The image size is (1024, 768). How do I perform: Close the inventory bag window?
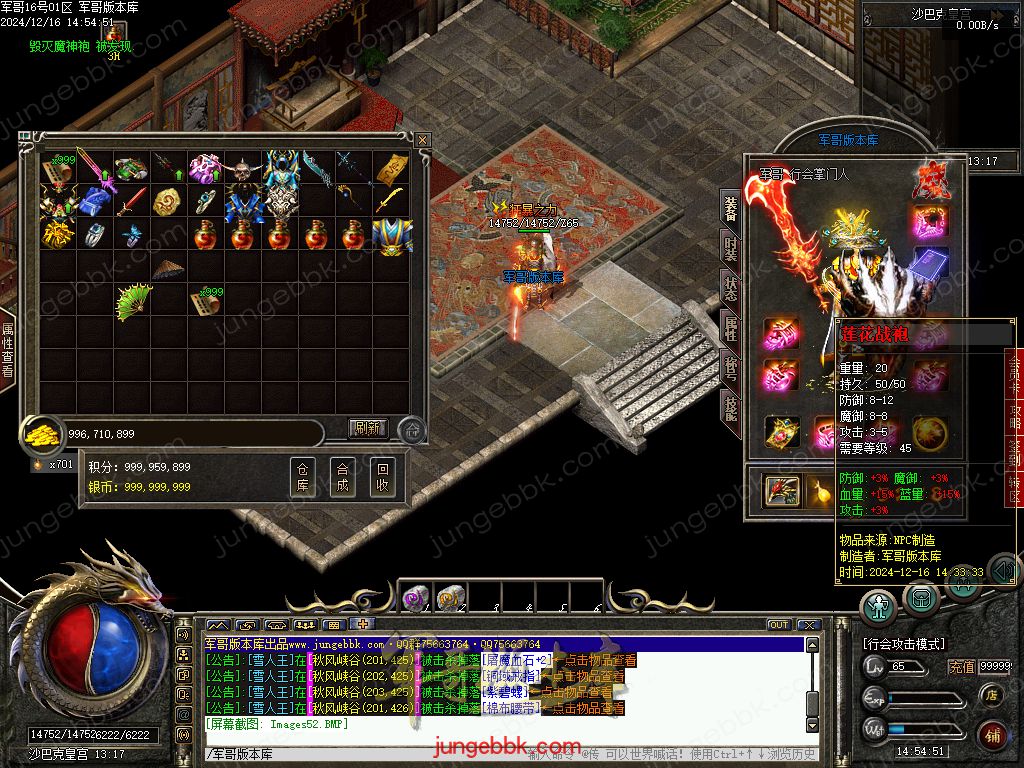423,140
